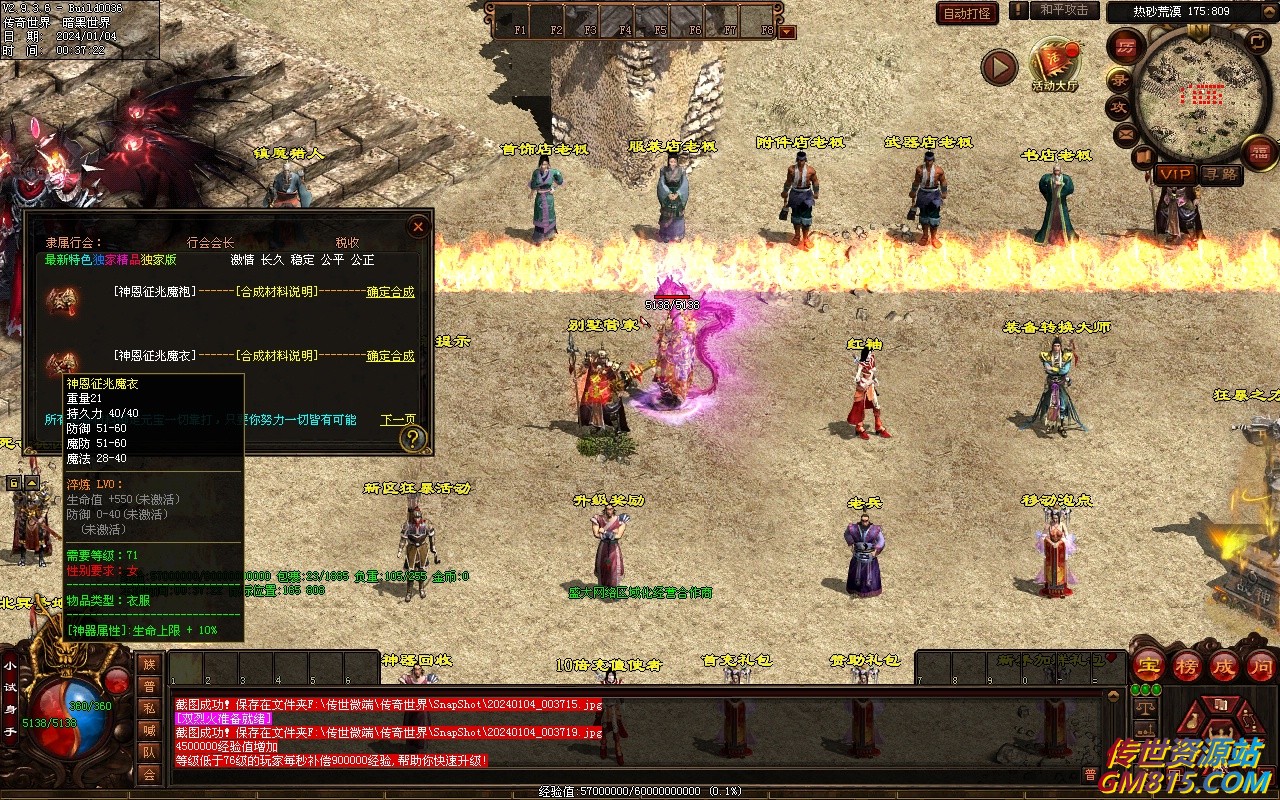Activate 寻路 pathfinding button
The height and width of the screenshot is (800, 1280).
pos(1220,174)
